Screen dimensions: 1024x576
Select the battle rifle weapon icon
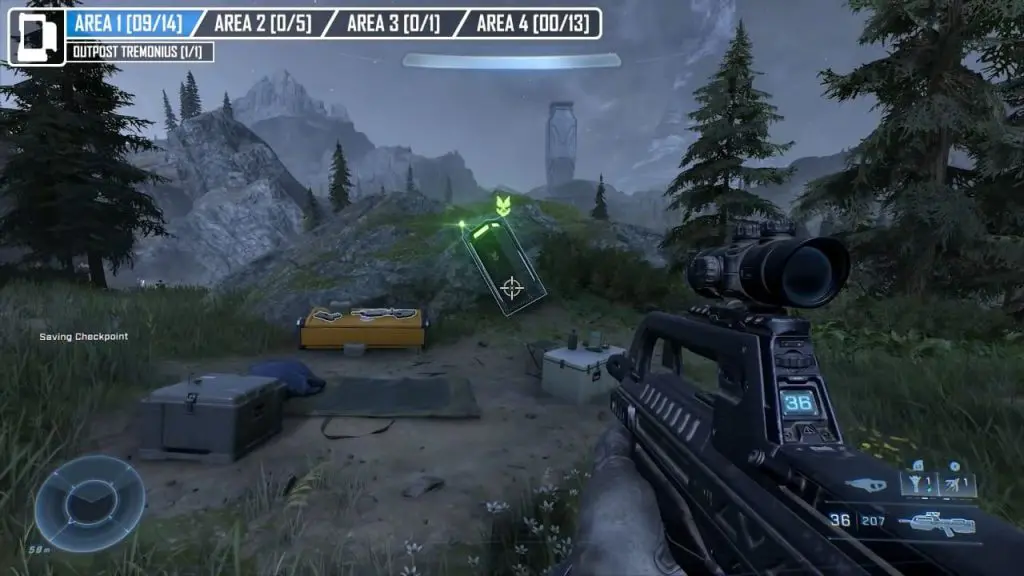[936, 521]
